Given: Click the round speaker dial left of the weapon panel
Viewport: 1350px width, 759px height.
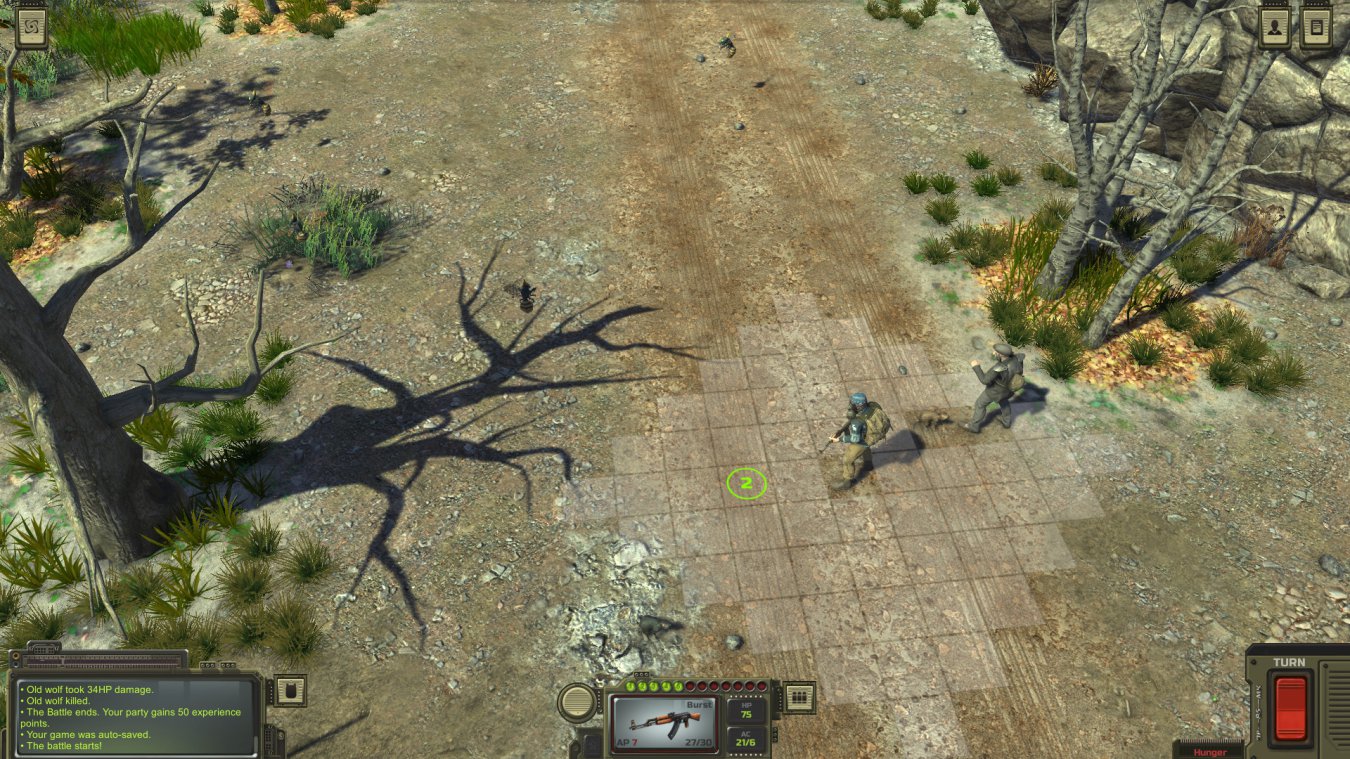Looking at the screenshot, I should (577, 704).
